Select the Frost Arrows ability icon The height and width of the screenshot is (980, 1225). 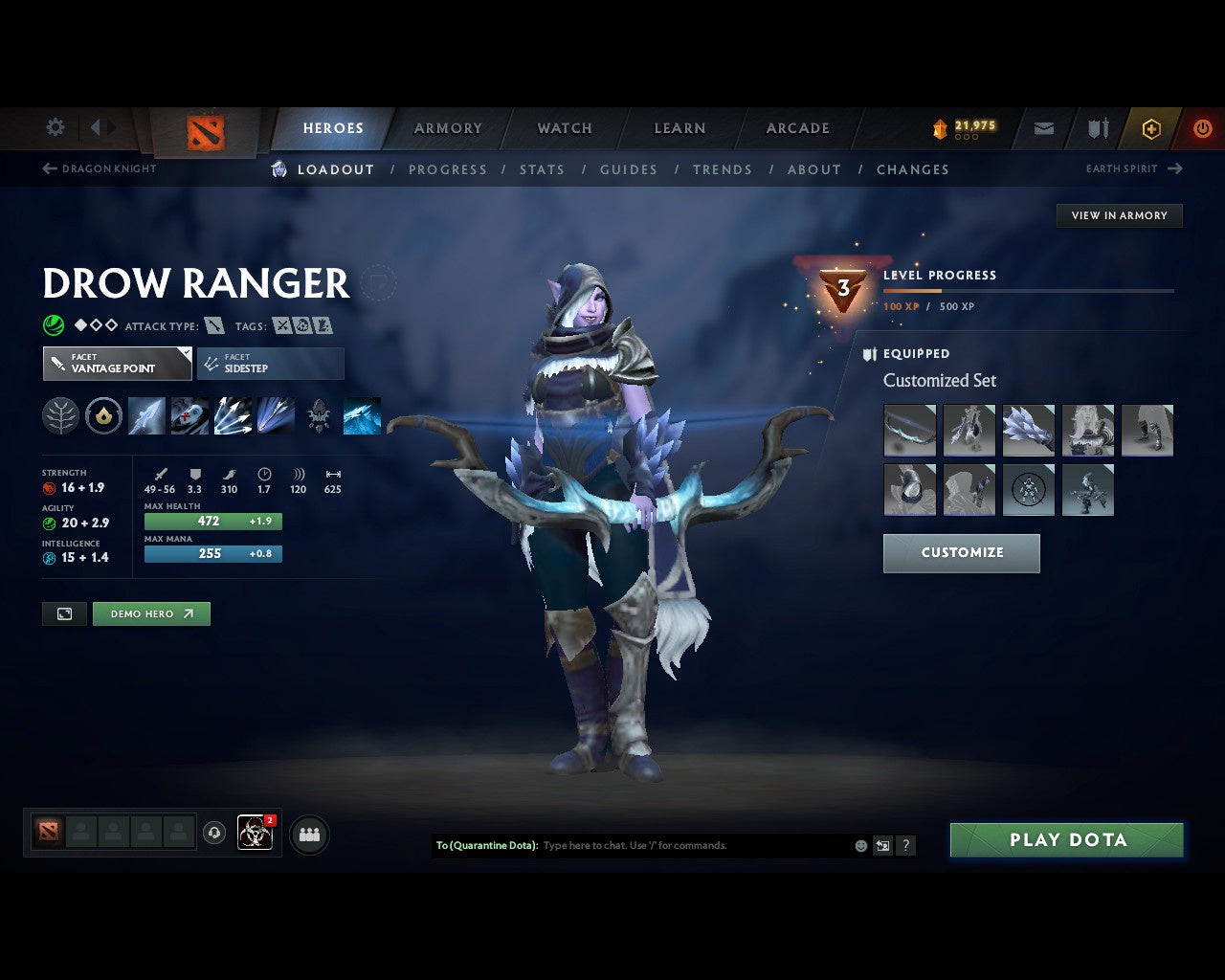pos(146,415)
